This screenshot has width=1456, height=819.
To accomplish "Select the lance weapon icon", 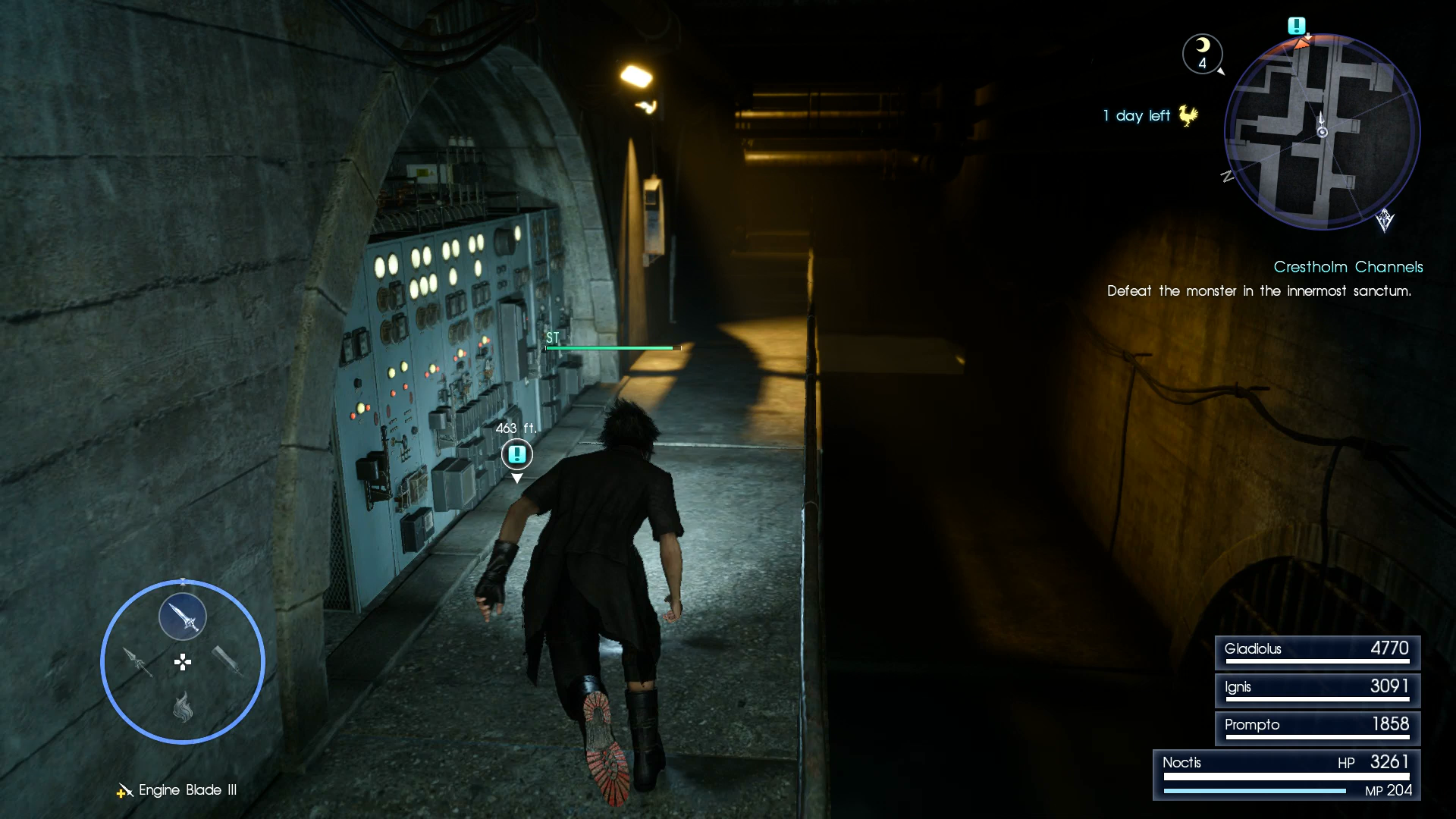I will tap(138, 663).
